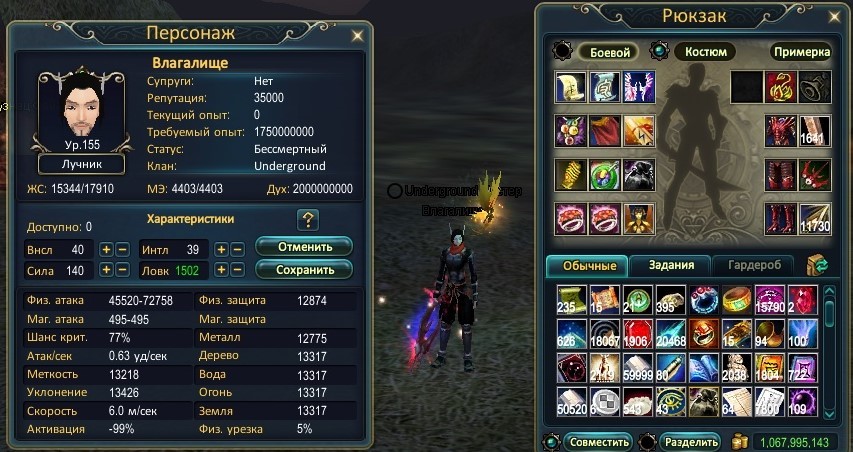Click the green arrows sort icon

pos(816,265)
